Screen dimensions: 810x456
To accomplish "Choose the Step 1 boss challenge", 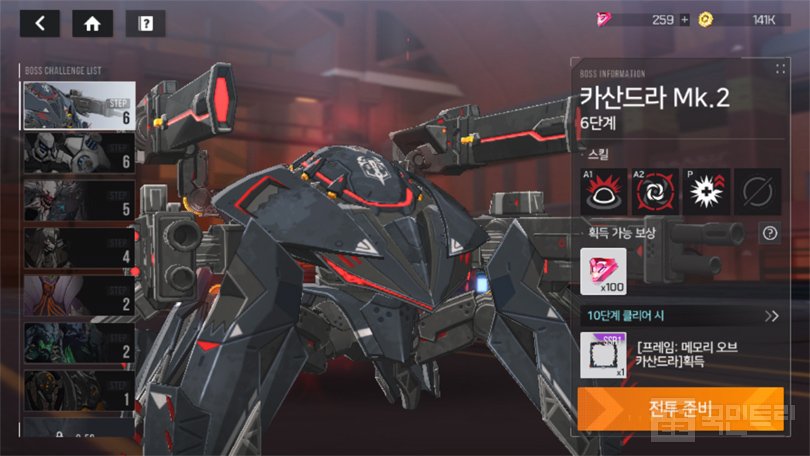I will tap(79, 391).
